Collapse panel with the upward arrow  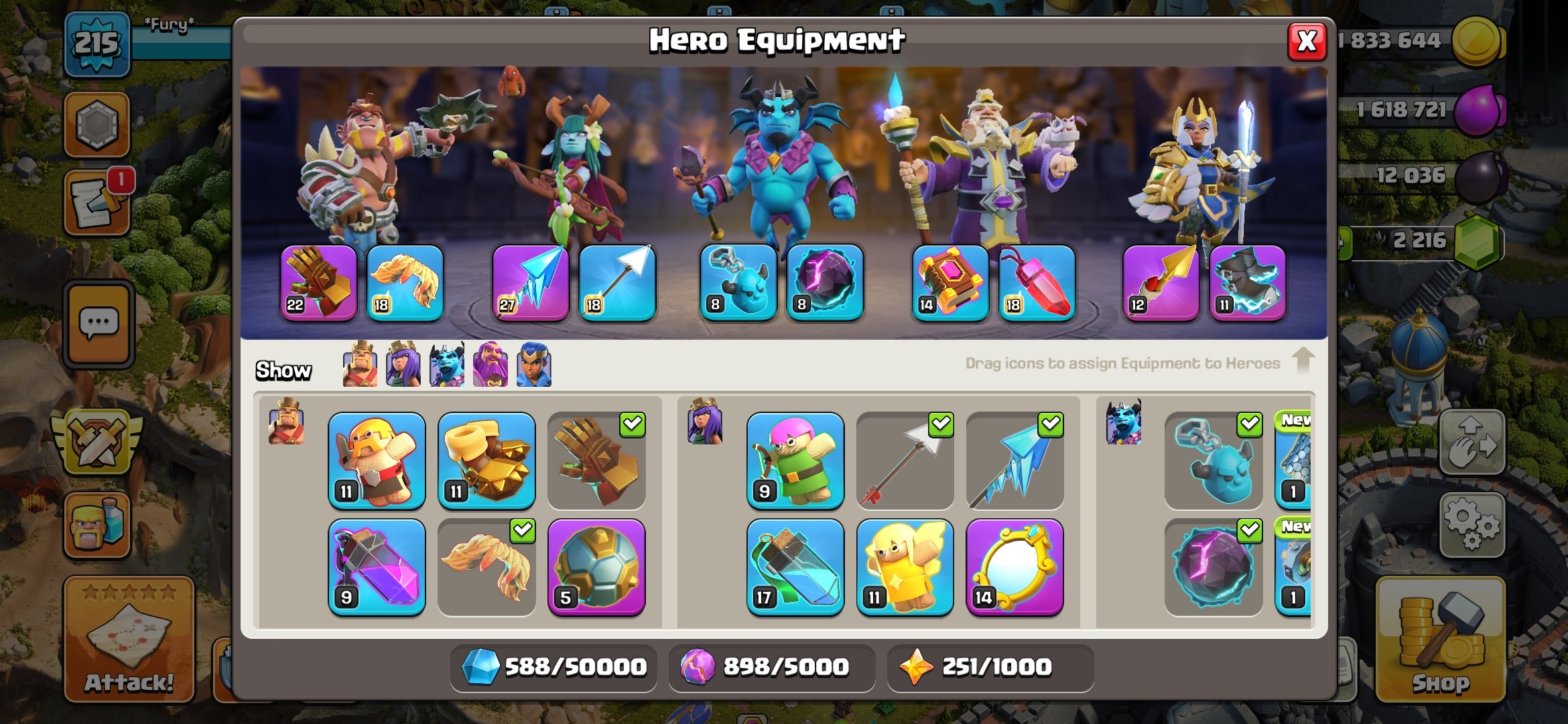coord(1303,362)
